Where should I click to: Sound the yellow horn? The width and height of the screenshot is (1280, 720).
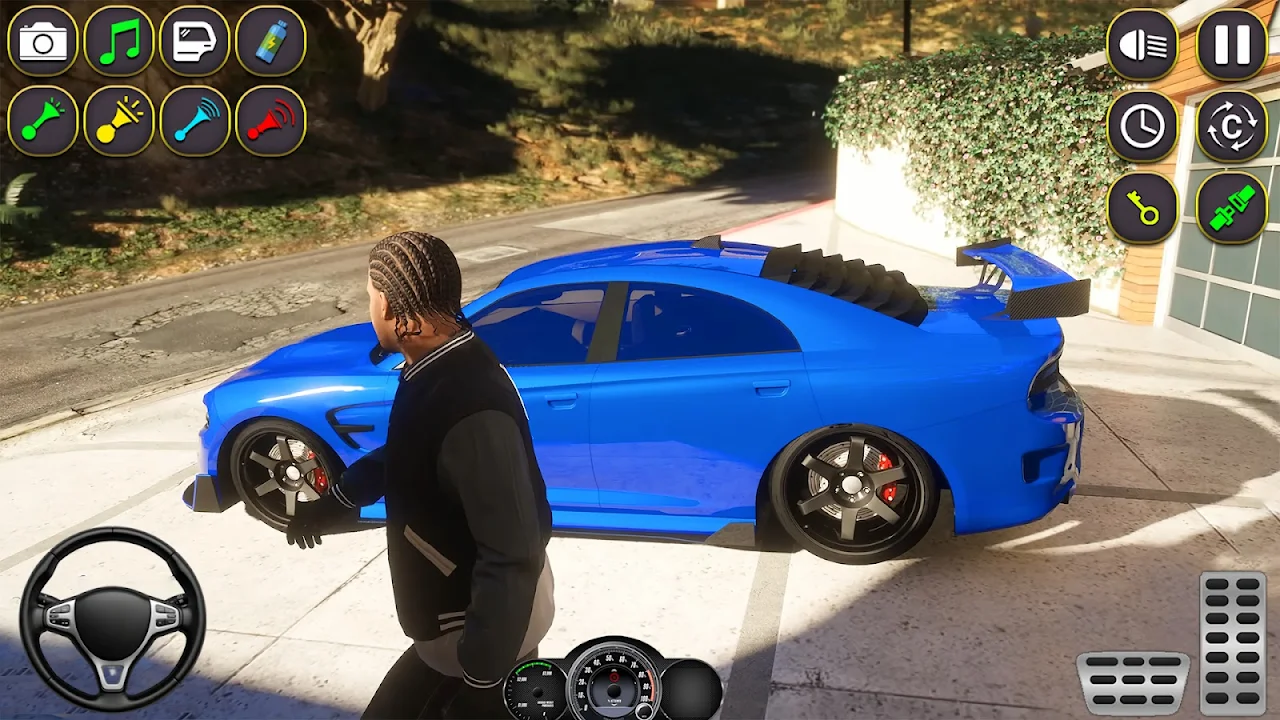(x=119, y=121)
